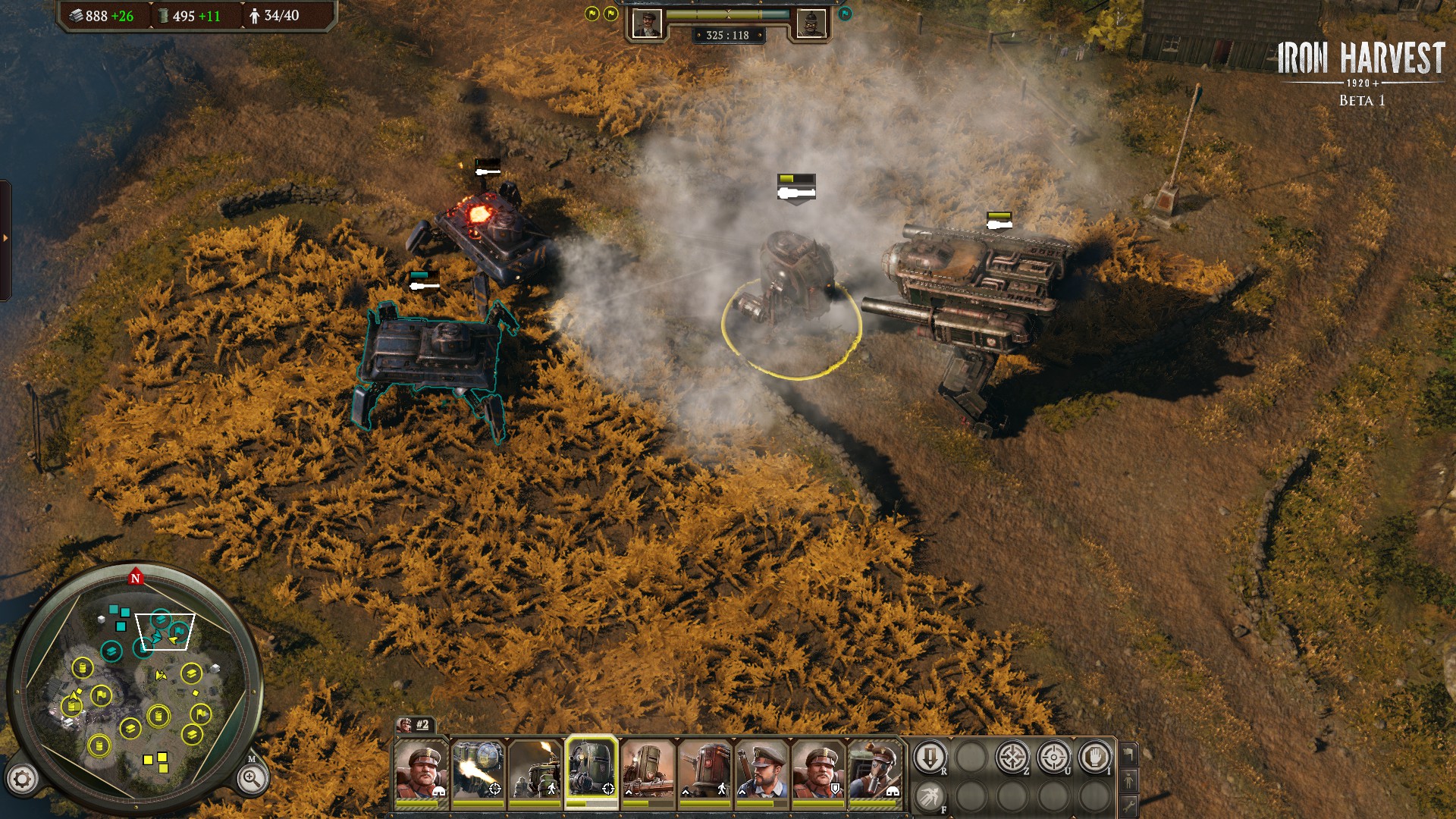This screenshot has height=819, width=1456.
Task: Click the minimap terrain view
Action: pos(136,682)
